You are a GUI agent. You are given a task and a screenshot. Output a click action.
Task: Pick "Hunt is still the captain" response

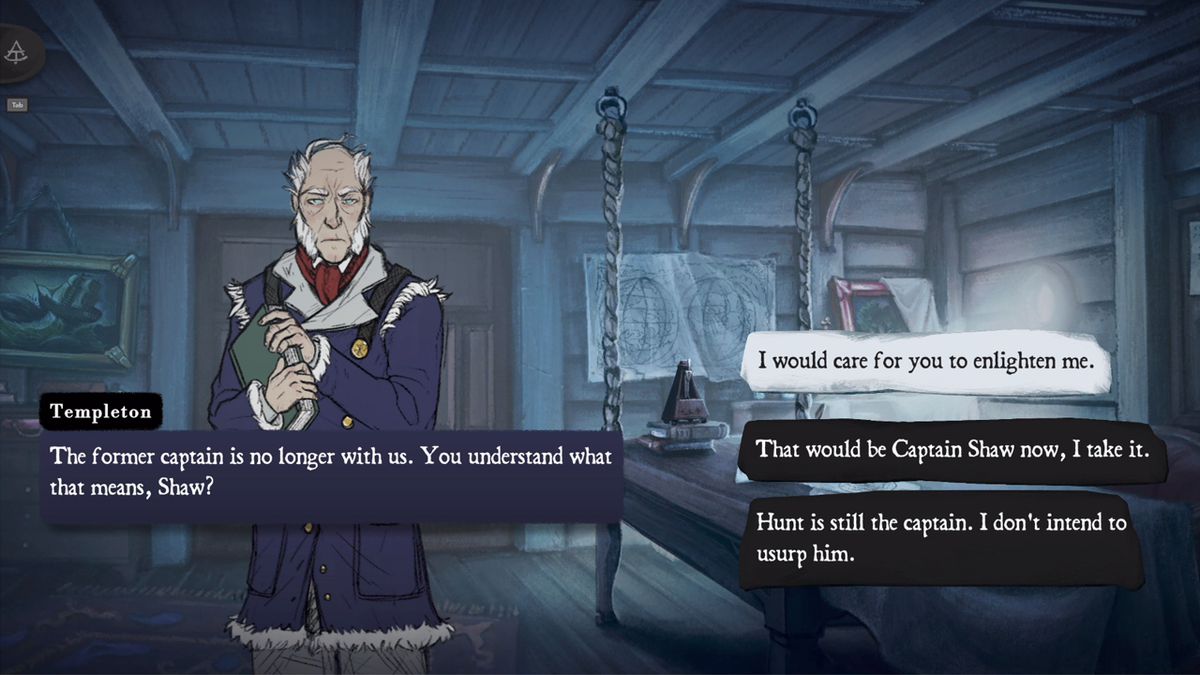939,537
